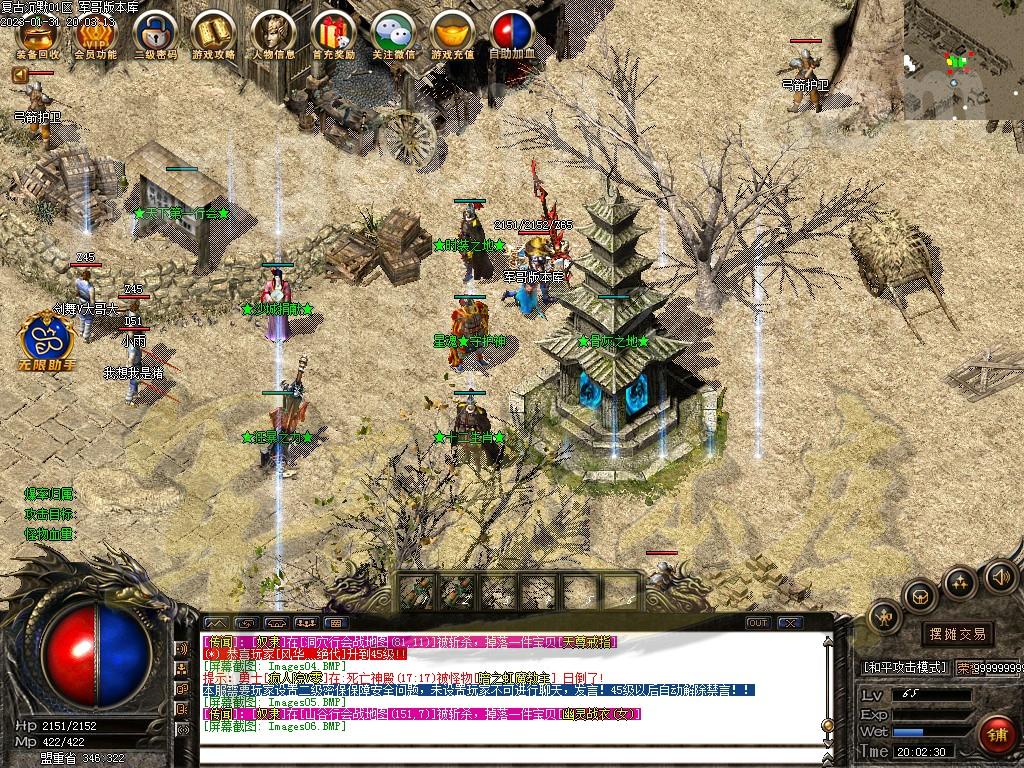This screenshot has height=768, width=1024.
Task: Open the 游戏攻略 guide book
Action: [213, 33]
